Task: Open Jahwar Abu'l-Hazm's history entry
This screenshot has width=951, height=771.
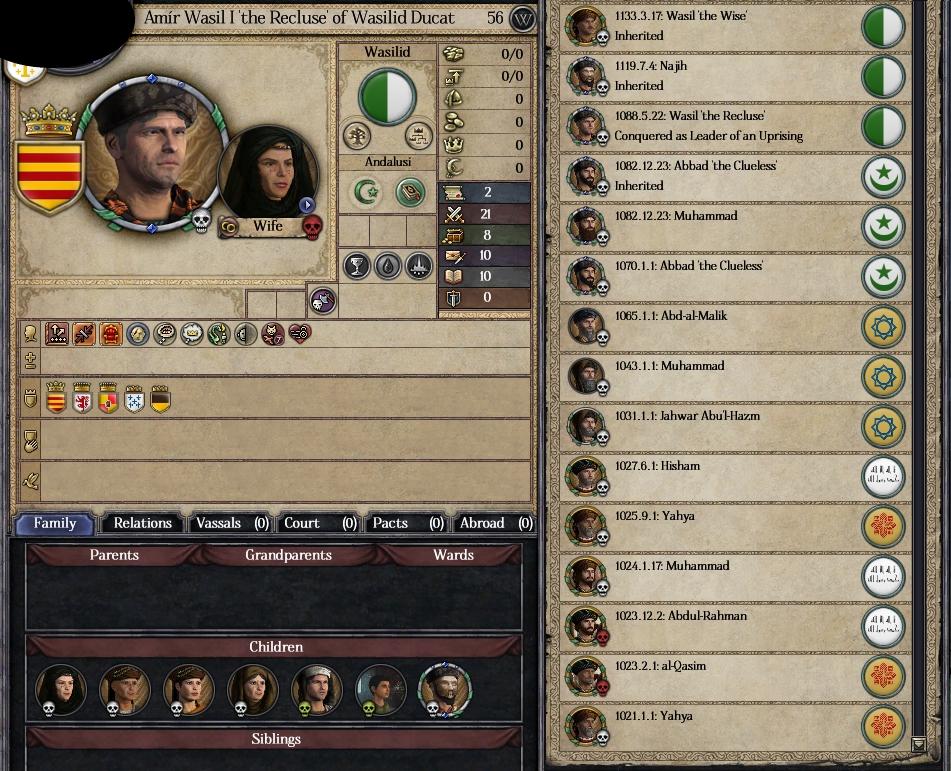Action: (x=710, y=426)
